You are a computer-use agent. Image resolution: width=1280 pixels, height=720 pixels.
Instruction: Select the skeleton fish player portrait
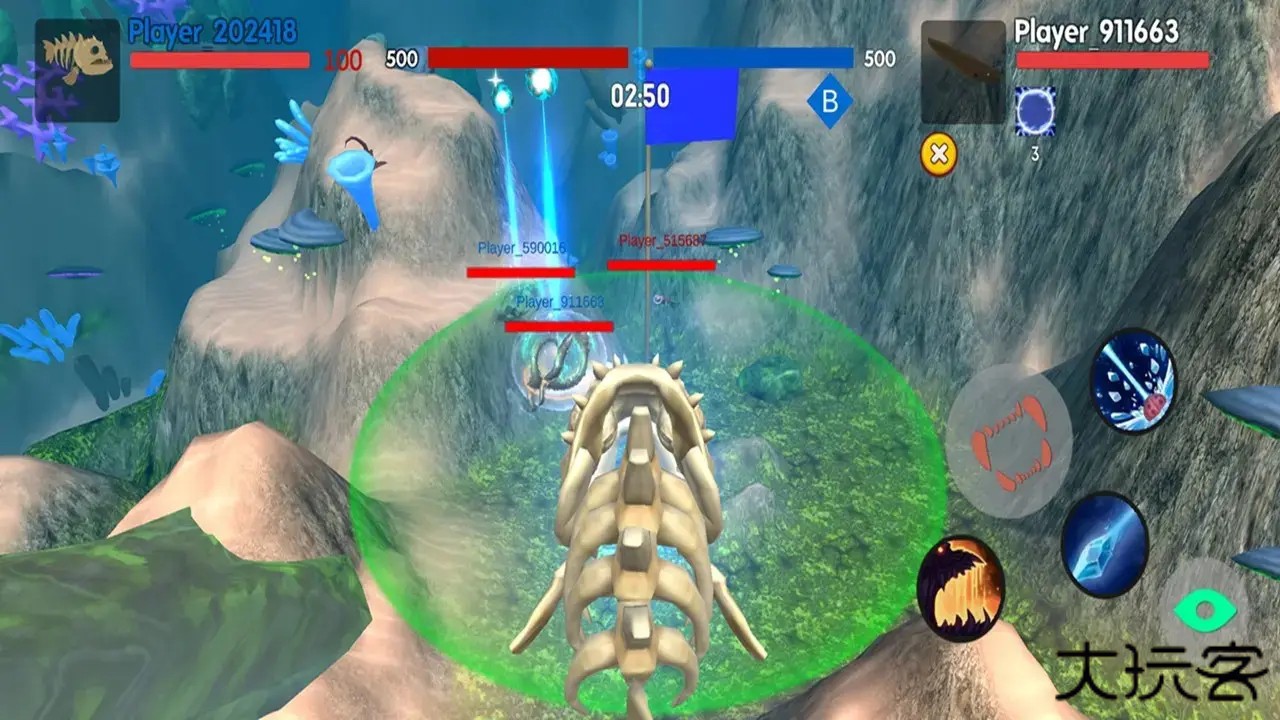click(x=77, y=70)
